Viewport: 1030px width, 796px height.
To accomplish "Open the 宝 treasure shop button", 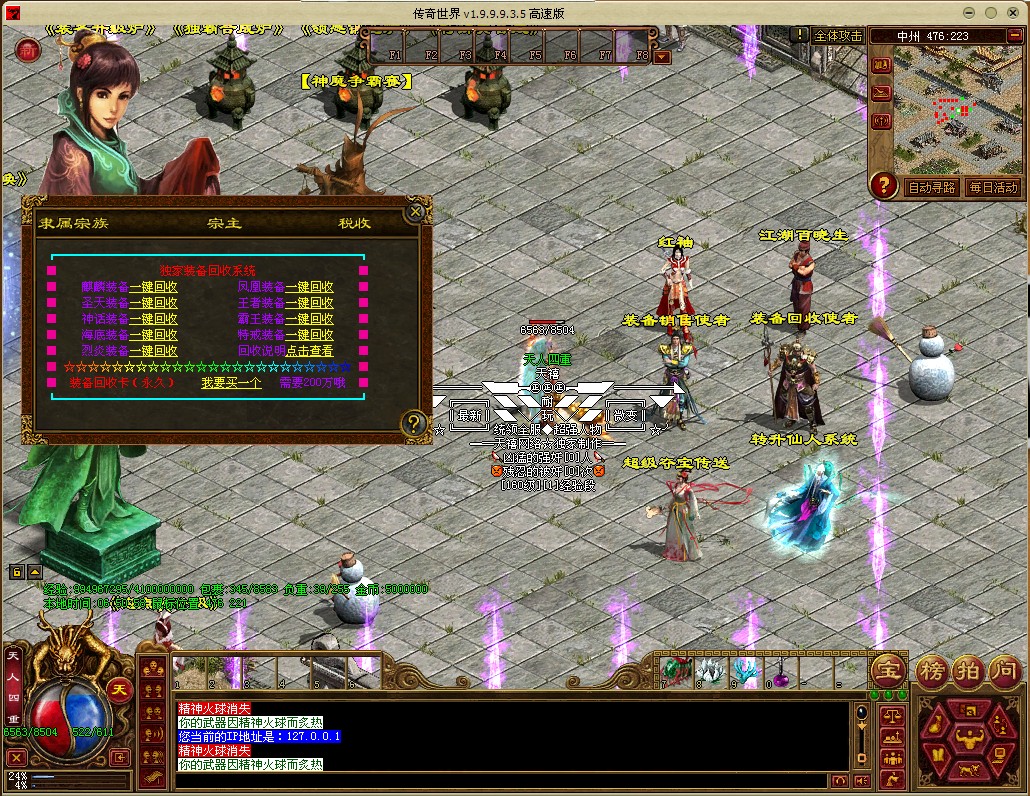I will [887, 669].
